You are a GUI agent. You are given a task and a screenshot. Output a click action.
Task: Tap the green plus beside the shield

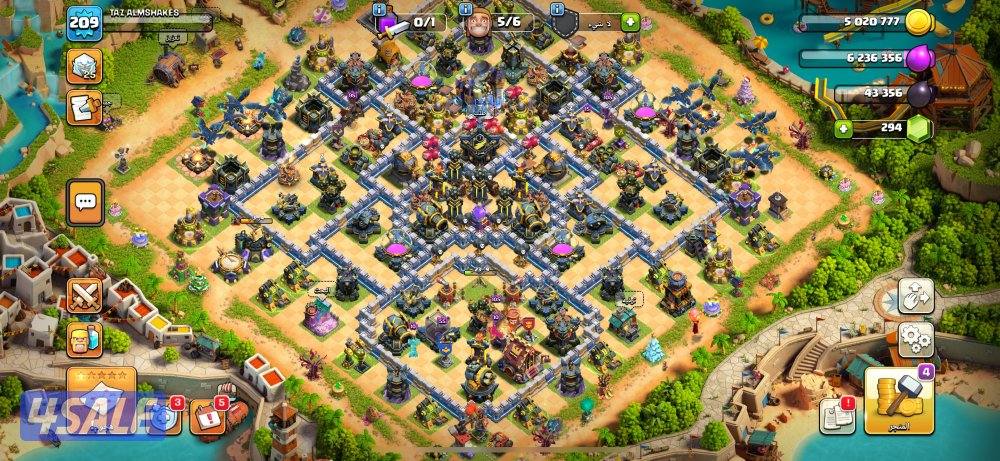pyautogui.click(x=629, y=22)
